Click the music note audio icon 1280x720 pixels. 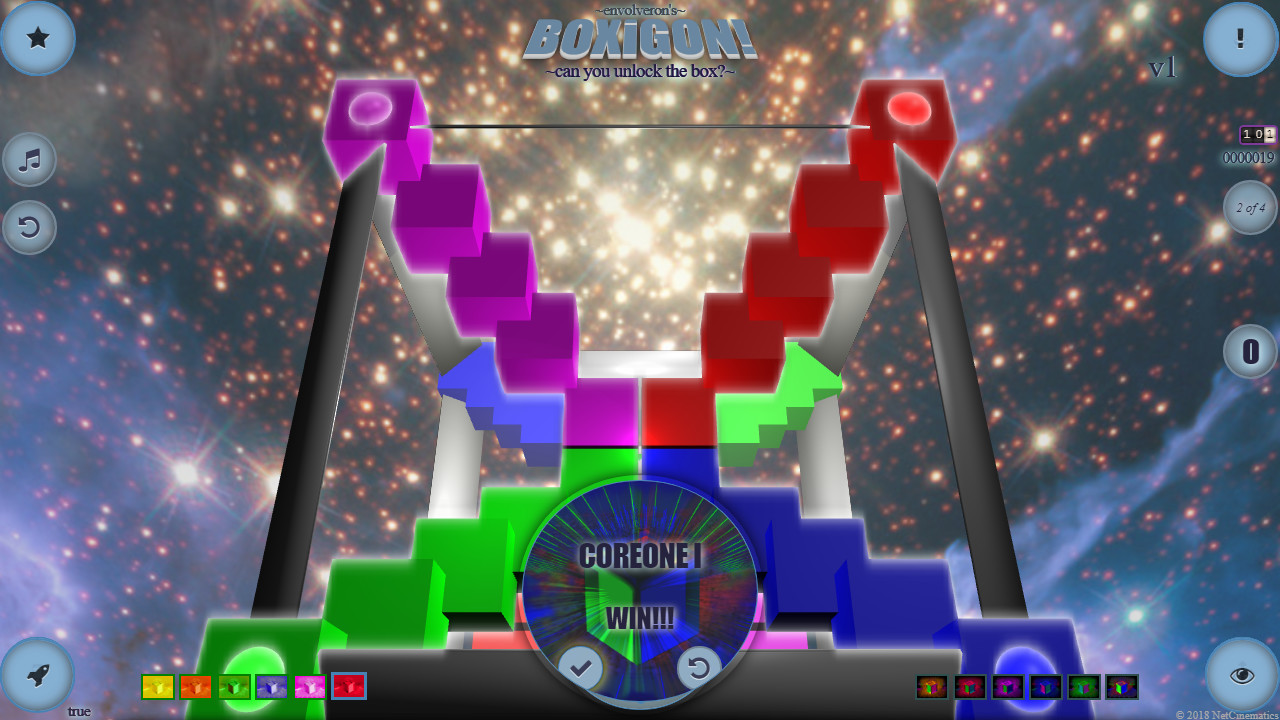pos(29,159)
